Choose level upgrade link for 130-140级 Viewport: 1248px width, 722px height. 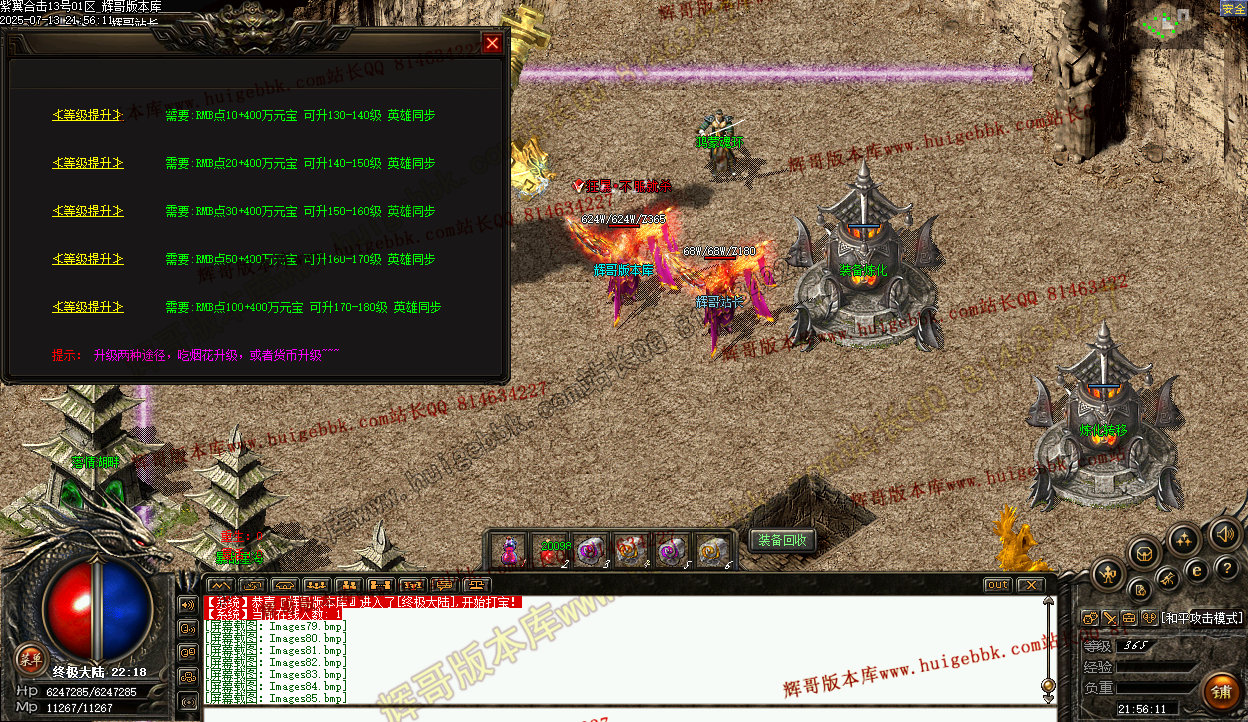click(x=88, y=115)
